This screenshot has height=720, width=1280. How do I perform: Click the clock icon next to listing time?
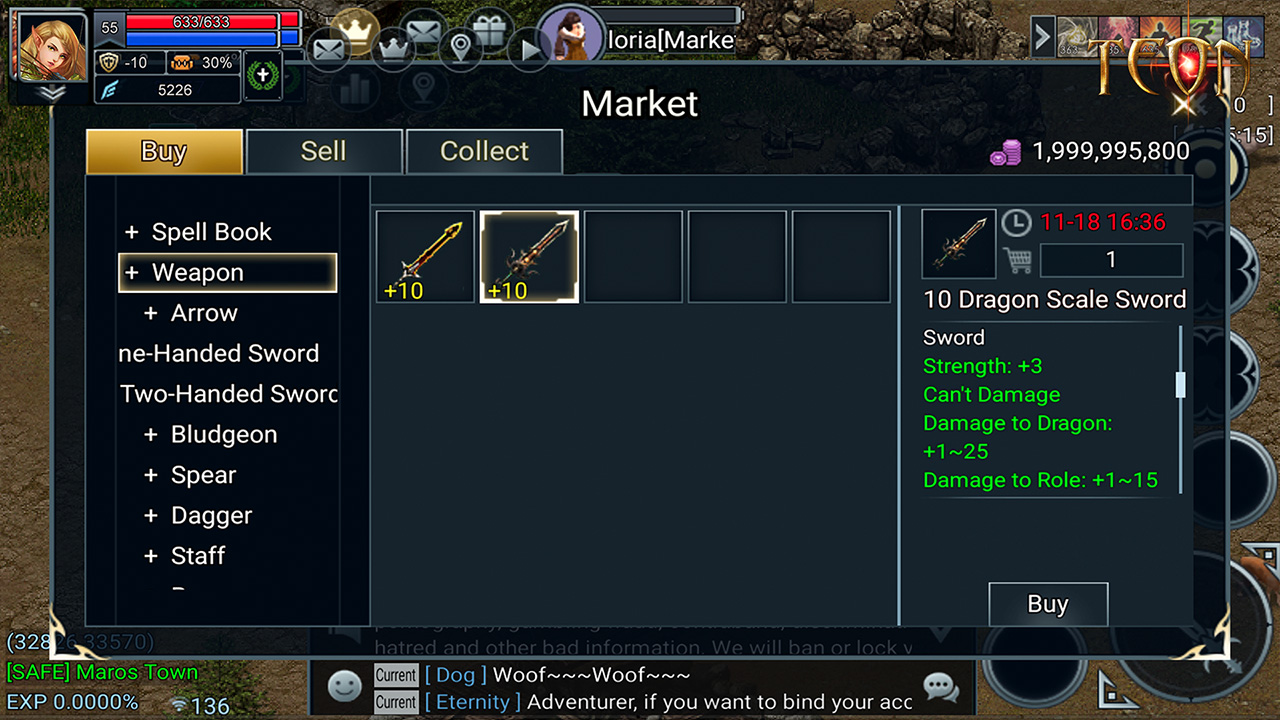[1017, 222]
